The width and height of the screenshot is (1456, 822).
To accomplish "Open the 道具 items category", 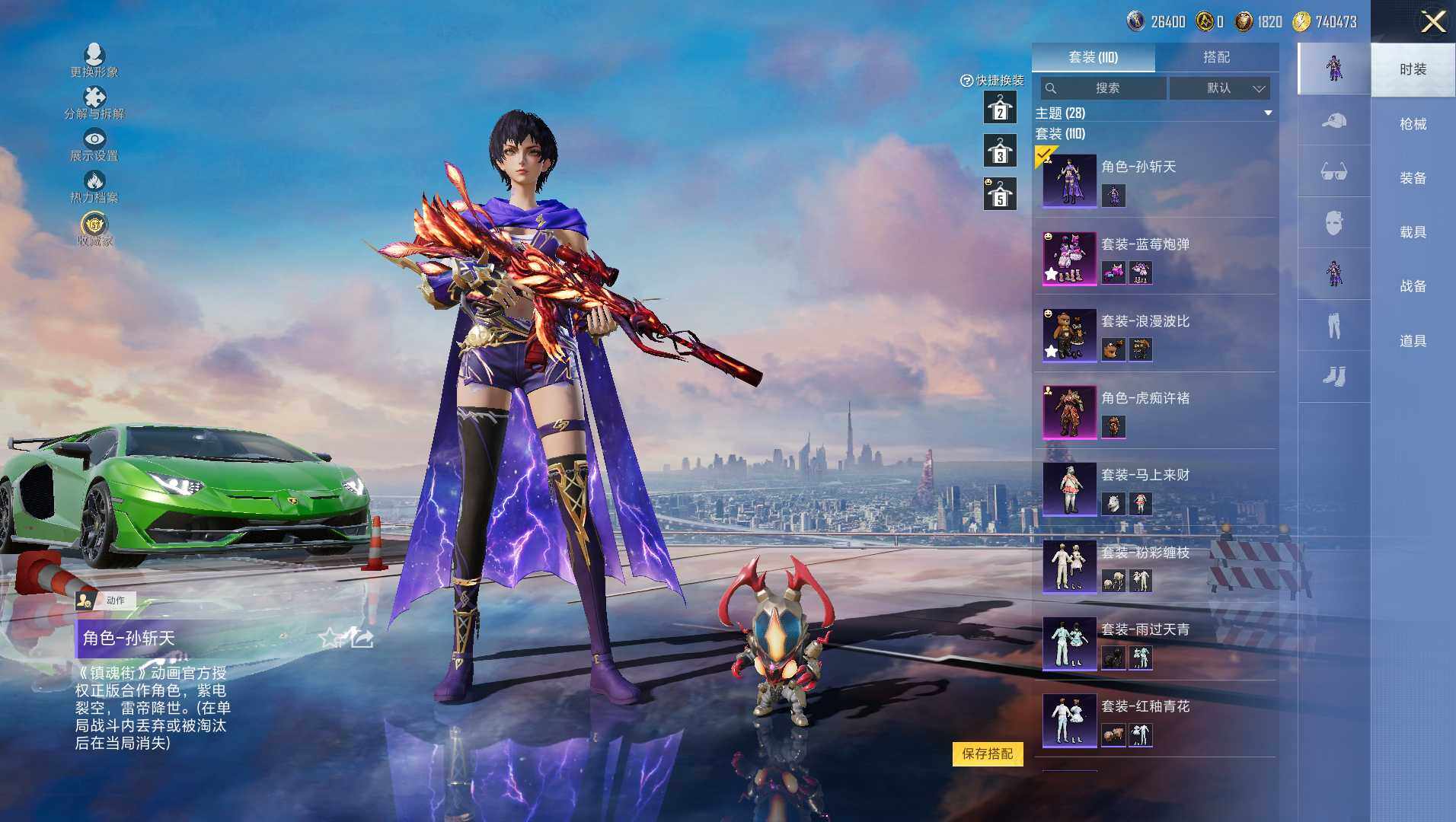I will tap(1413, 341).
